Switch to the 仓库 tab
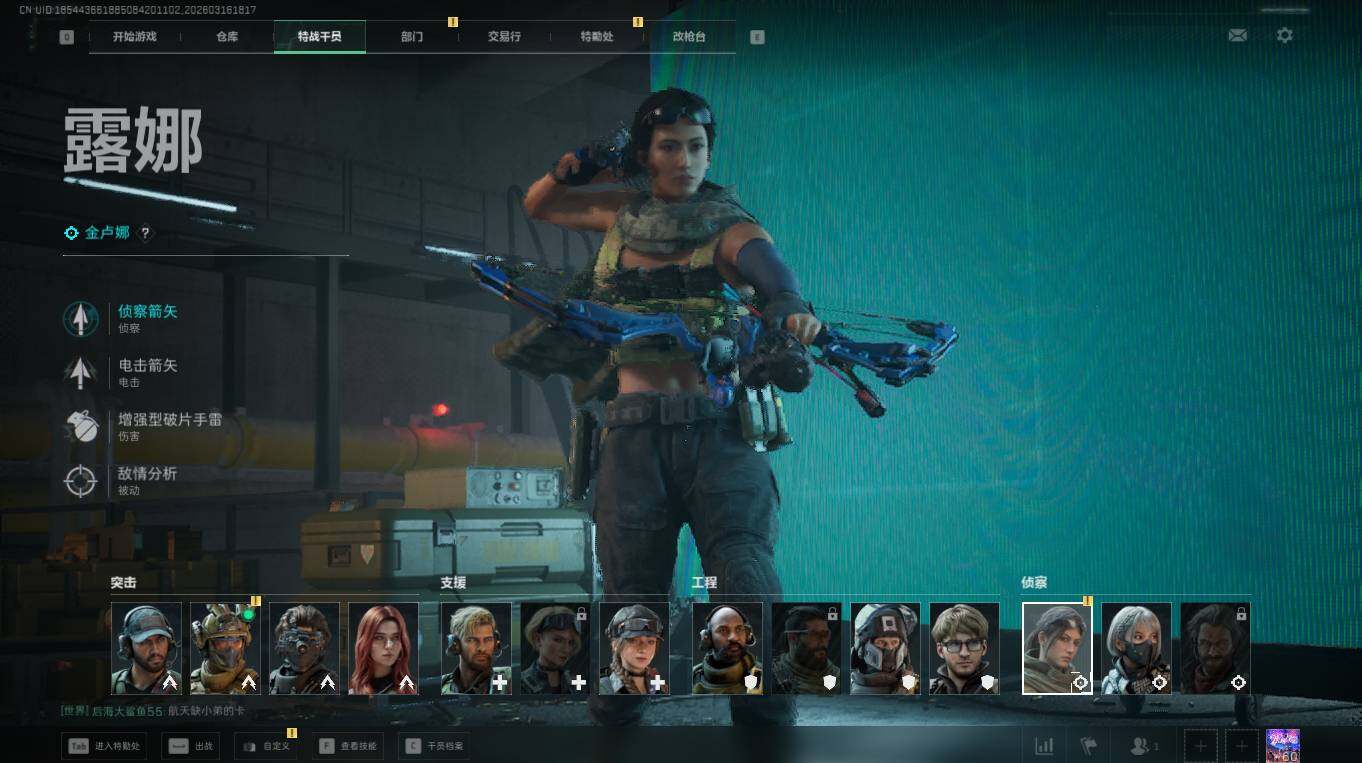 tap(227, 37)
